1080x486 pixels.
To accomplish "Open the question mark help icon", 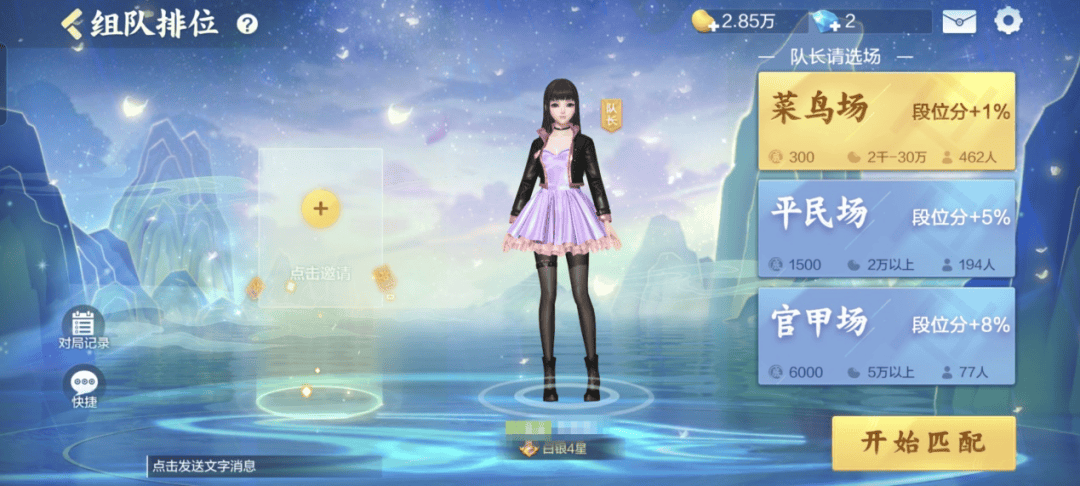I will tap(247, 25).
